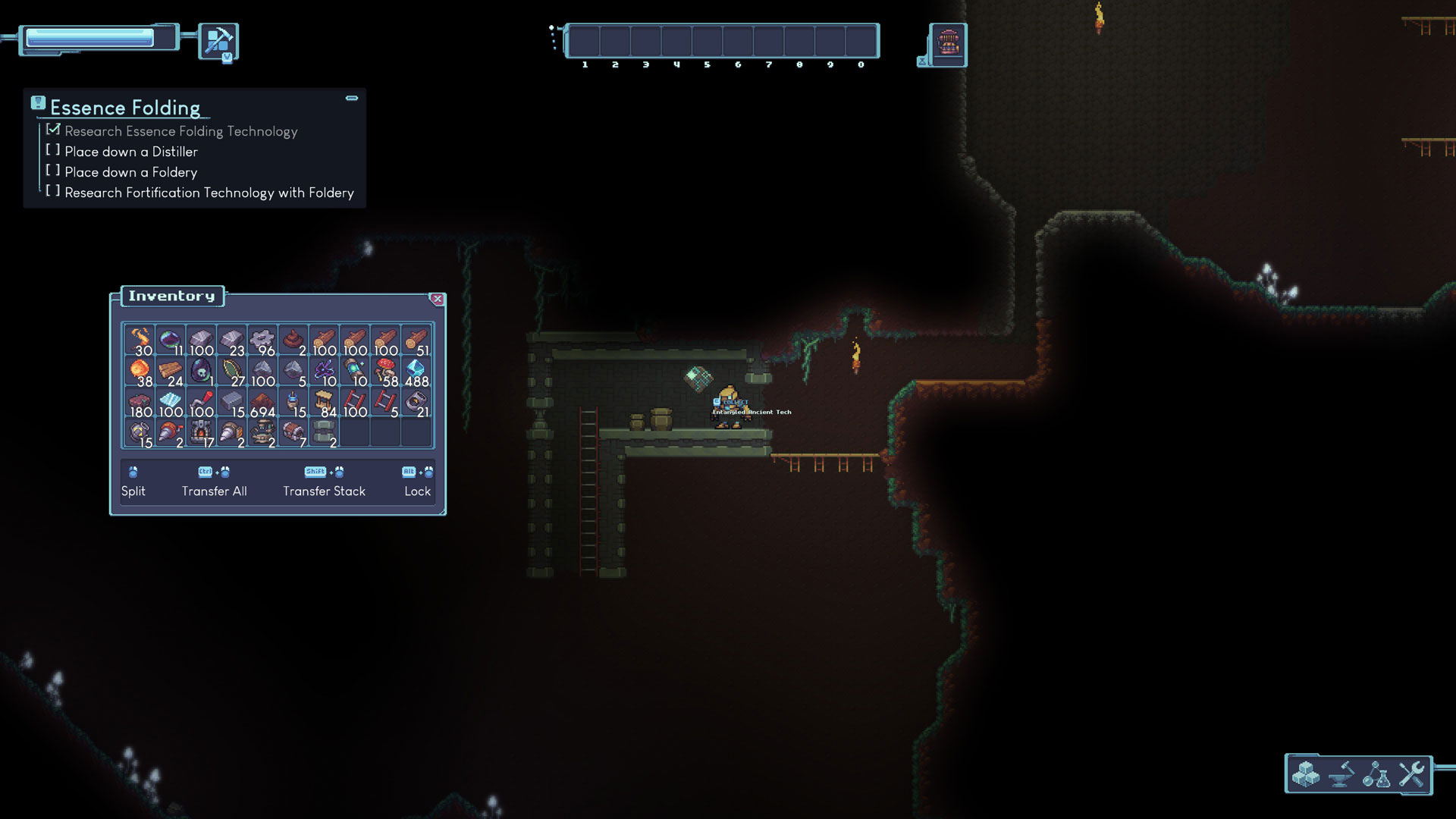Toggle the build mode hammer icon
This screenshot has width=1456, height=819.
218,40
